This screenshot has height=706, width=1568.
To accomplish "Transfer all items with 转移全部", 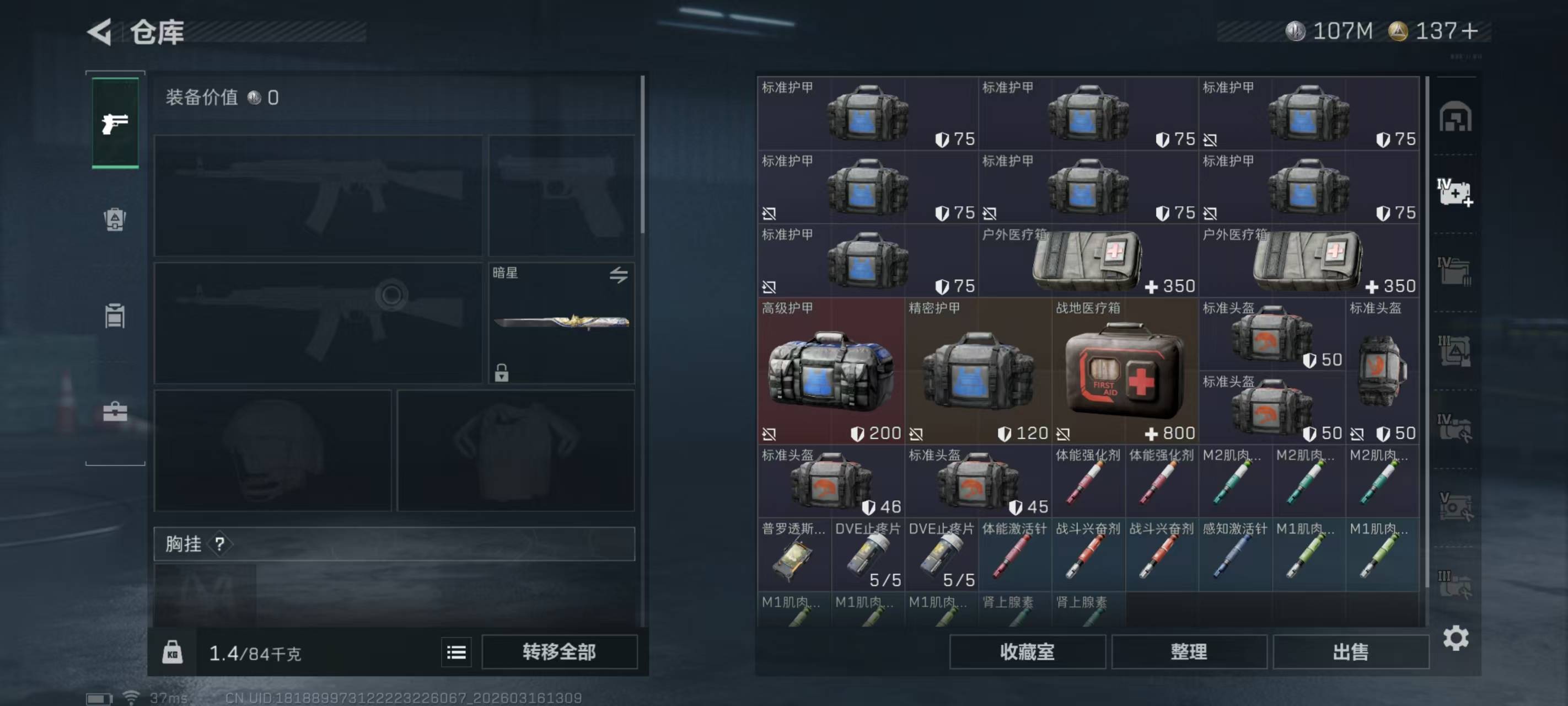I will coord(559,652).
